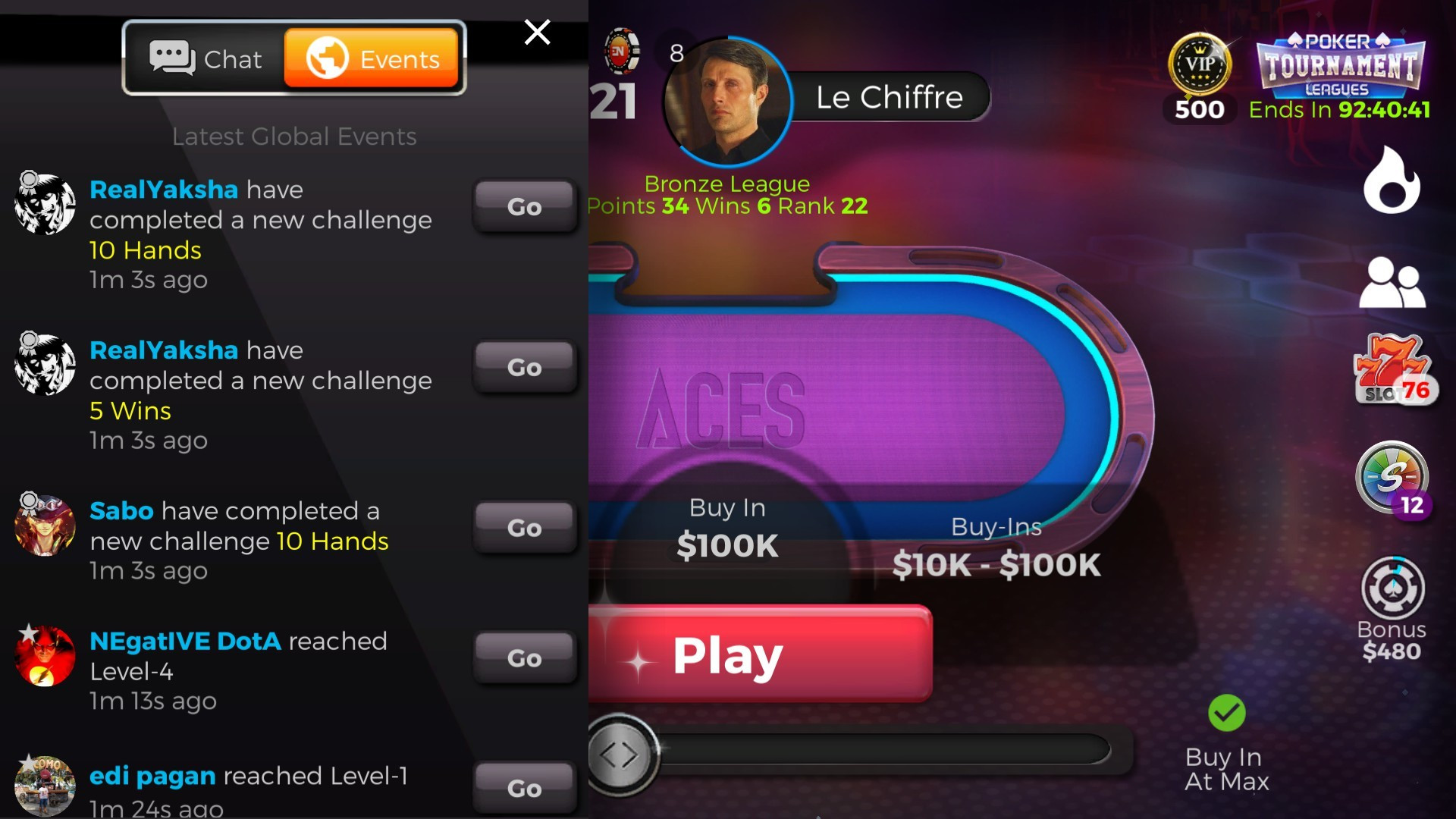The height and width of the screenshot is (819, 1456).
Task: Open the hot promotions flame icon
Action: pos(1393,180)
